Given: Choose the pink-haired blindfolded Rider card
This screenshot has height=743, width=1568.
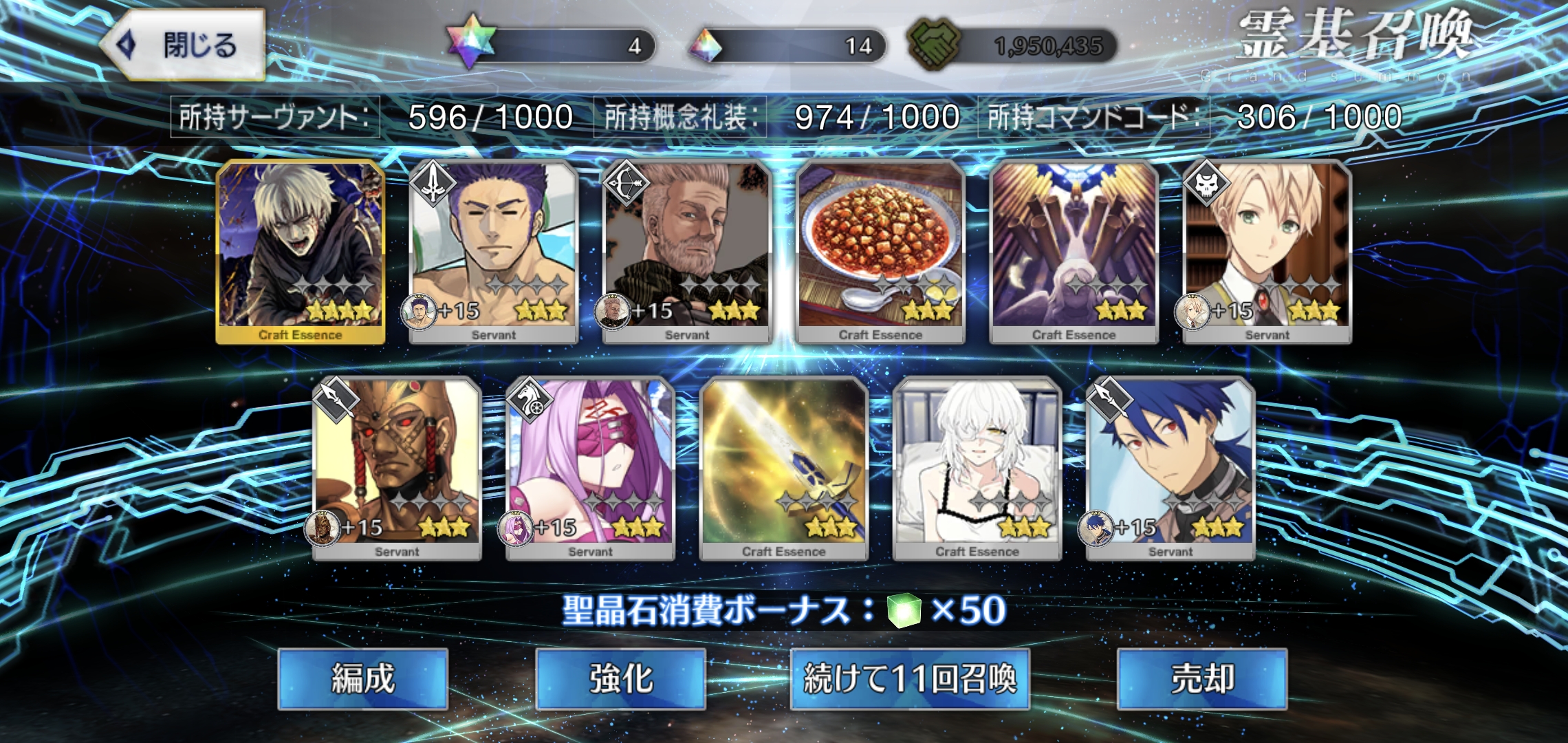Looking at the screenshot, I should [x=590, y=469].
